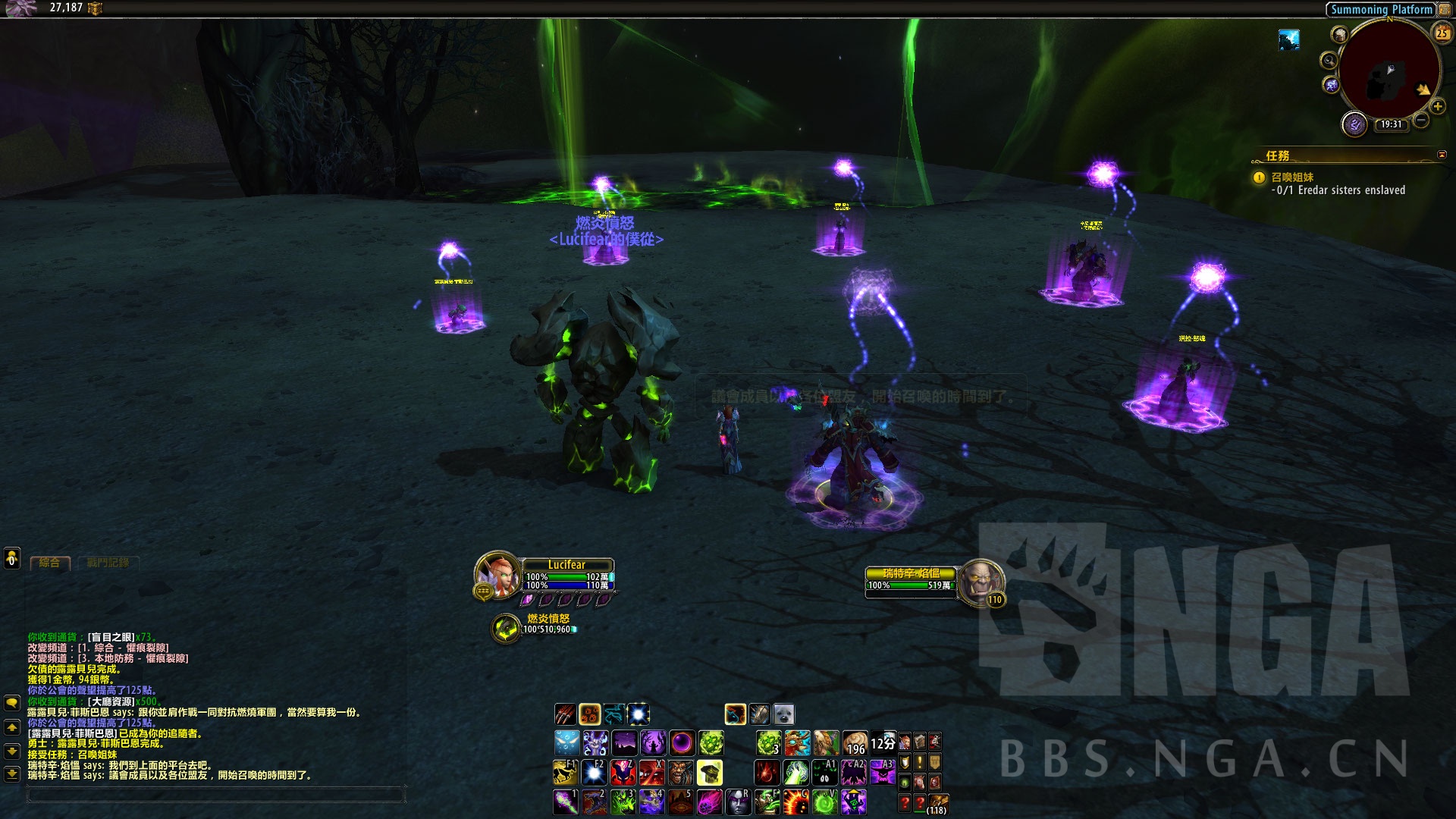Open the calendar button showing 25
1456x819 pixels.
[x=1442, y=33]
